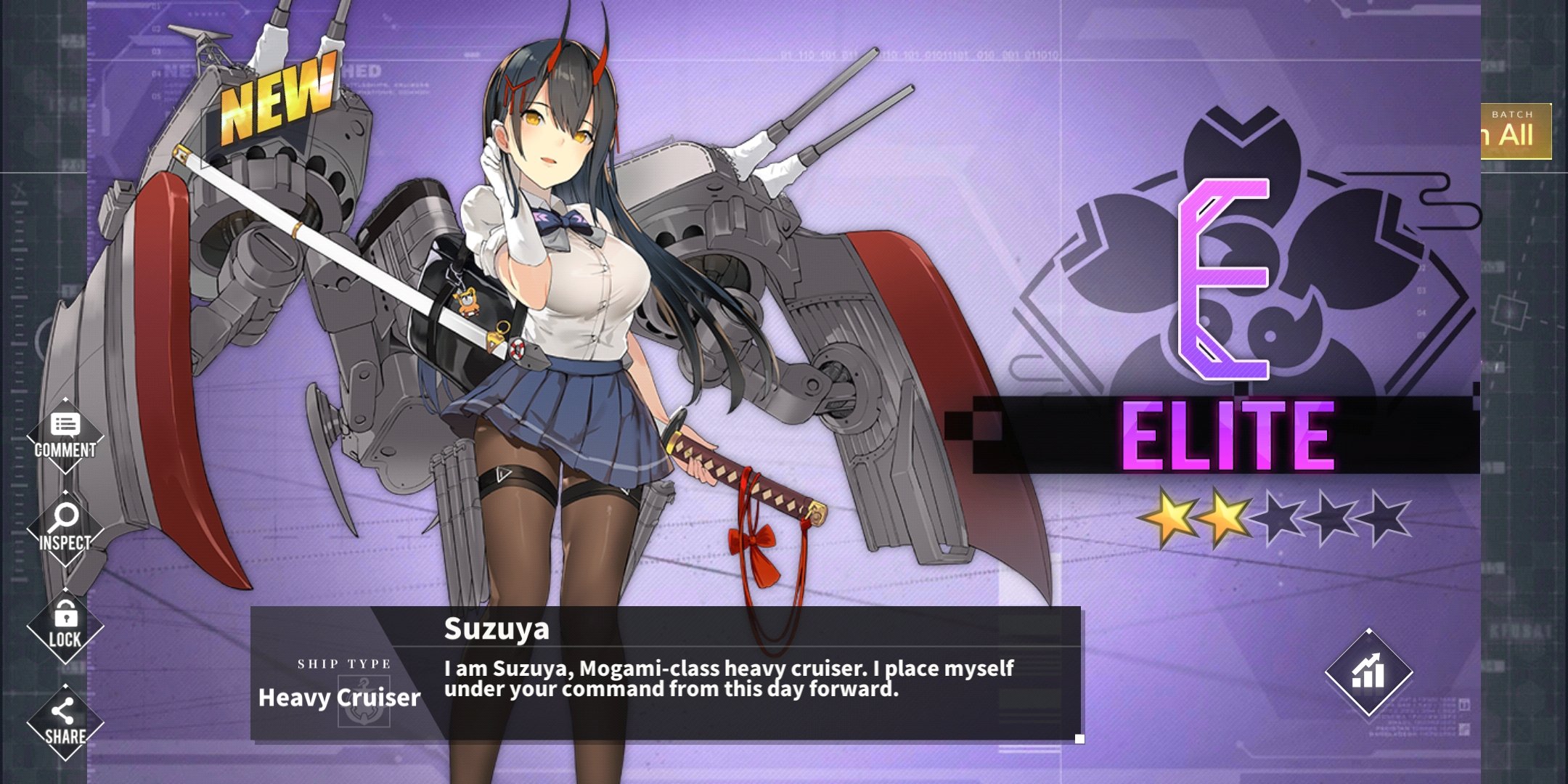Open the Comment button
1568x784 pixels.
coord(65,436)
